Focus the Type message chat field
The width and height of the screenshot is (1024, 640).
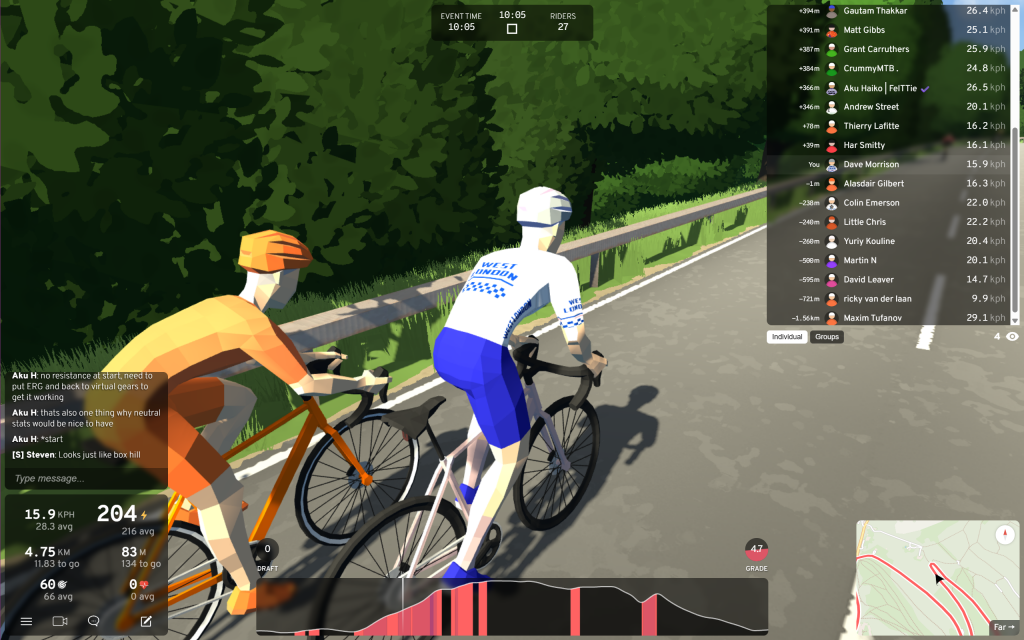(x=85, y=478)
